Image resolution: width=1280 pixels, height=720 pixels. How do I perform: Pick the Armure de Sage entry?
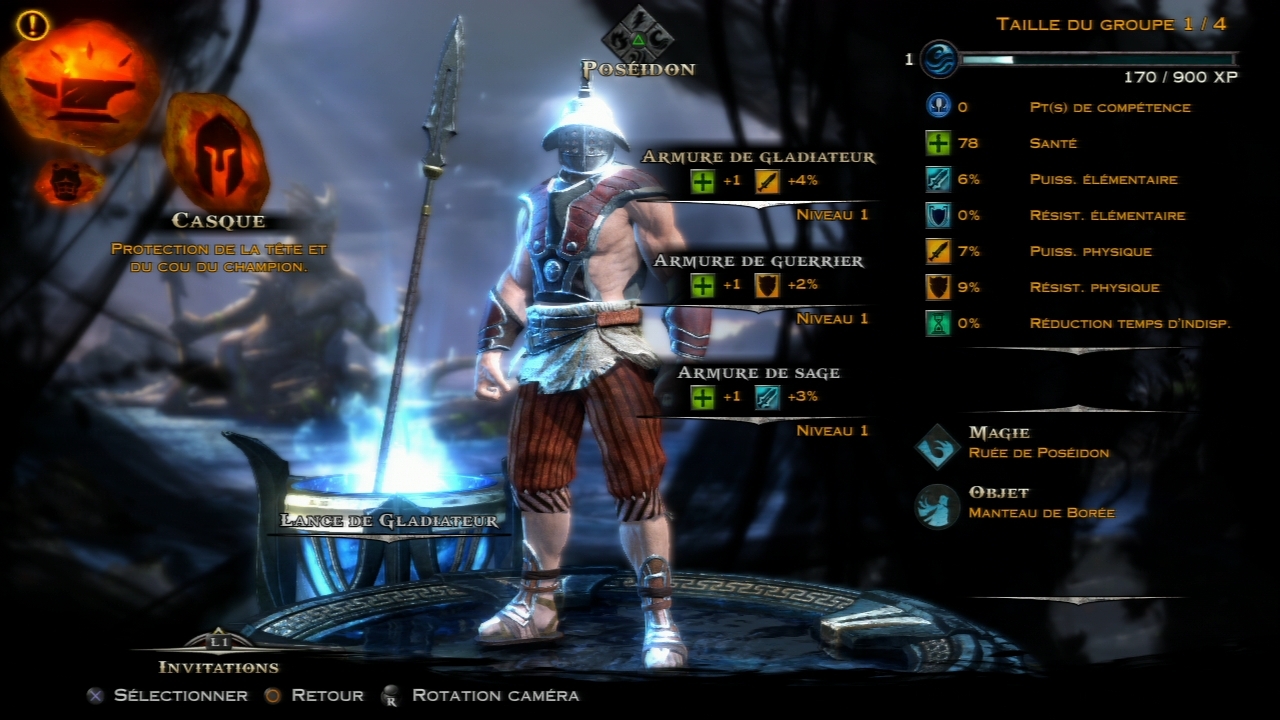pos(758,374)
